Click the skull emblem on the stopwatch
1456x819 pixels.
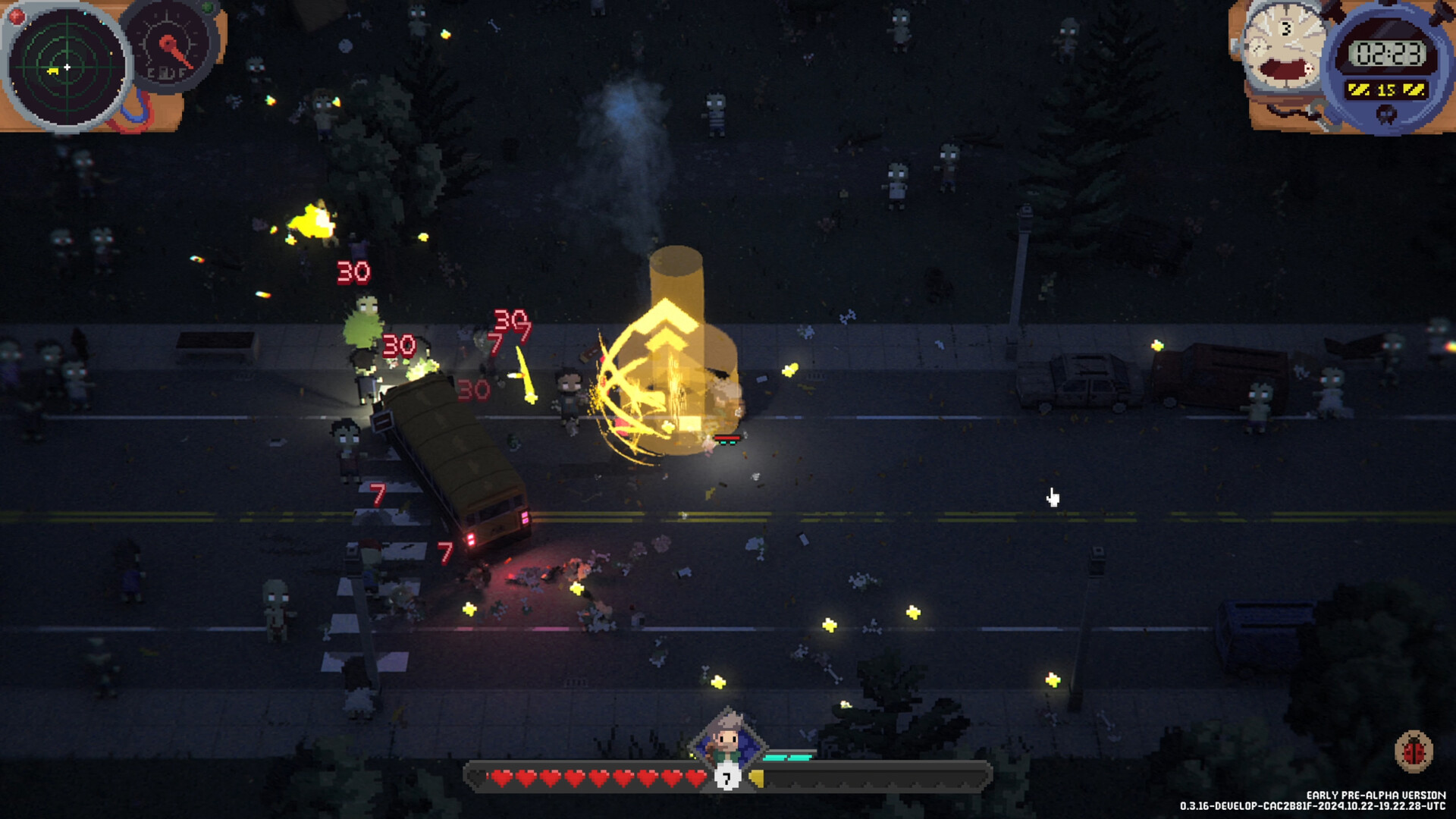pyautogui.click(x=1385, y=114)
